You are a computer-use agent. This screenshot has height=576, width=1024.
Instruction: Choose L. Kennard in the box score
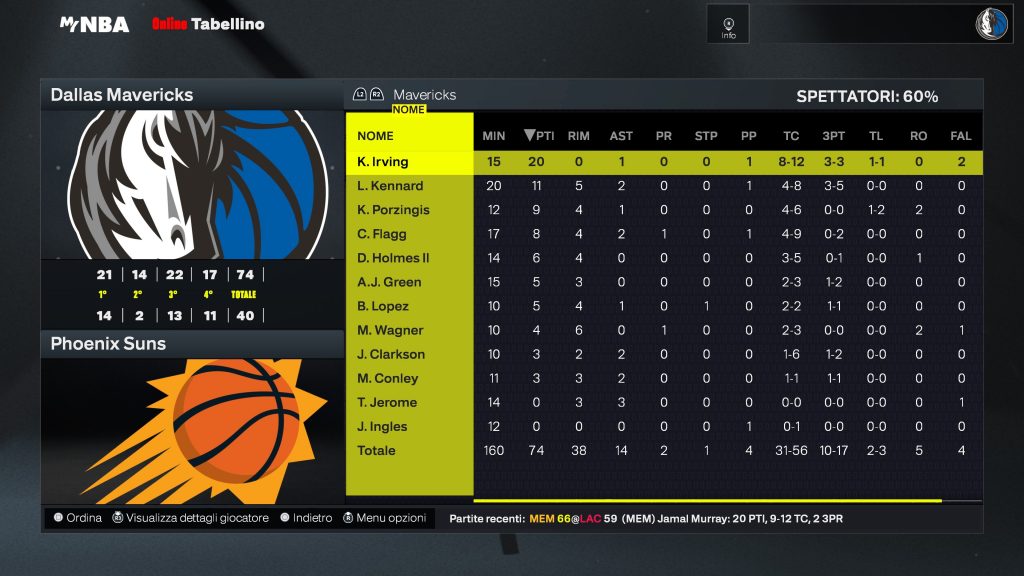click(x=390, y=186)
